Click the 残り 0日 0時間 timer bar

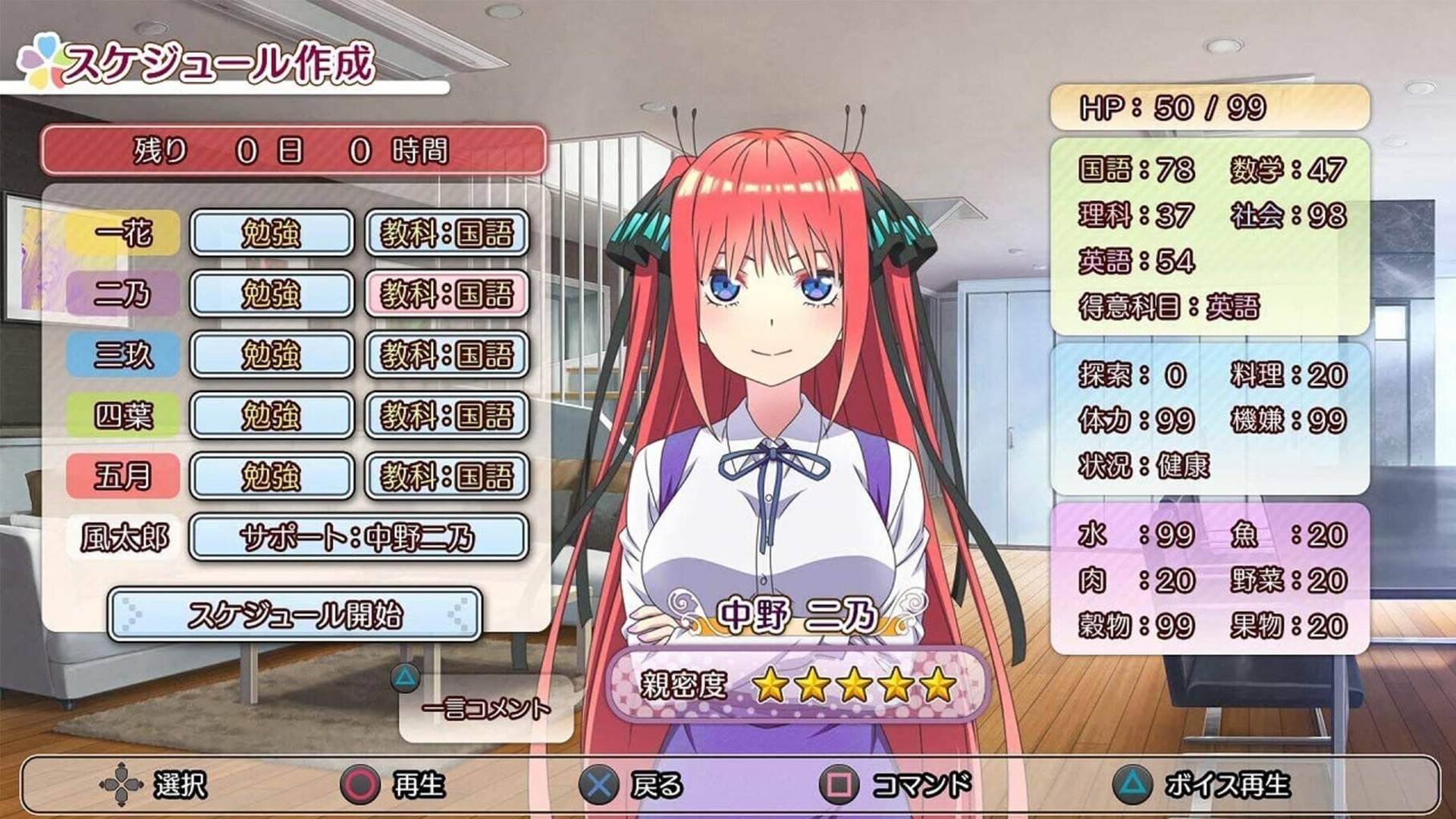coord(294,151)
